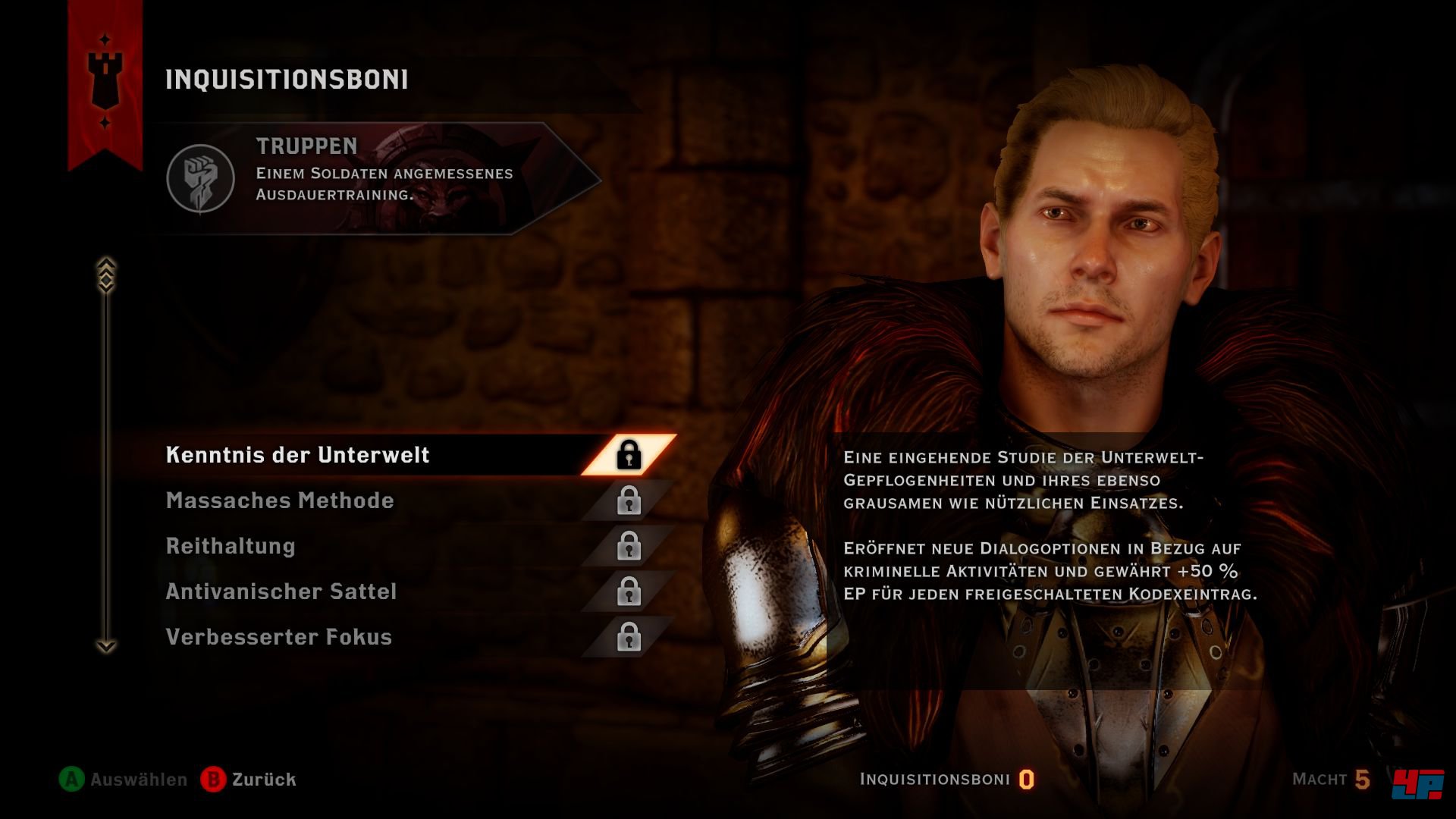Select the Kenntnis der Unterwelt perk
Viewport: 1456px width, 819px height.
[297, 455]
